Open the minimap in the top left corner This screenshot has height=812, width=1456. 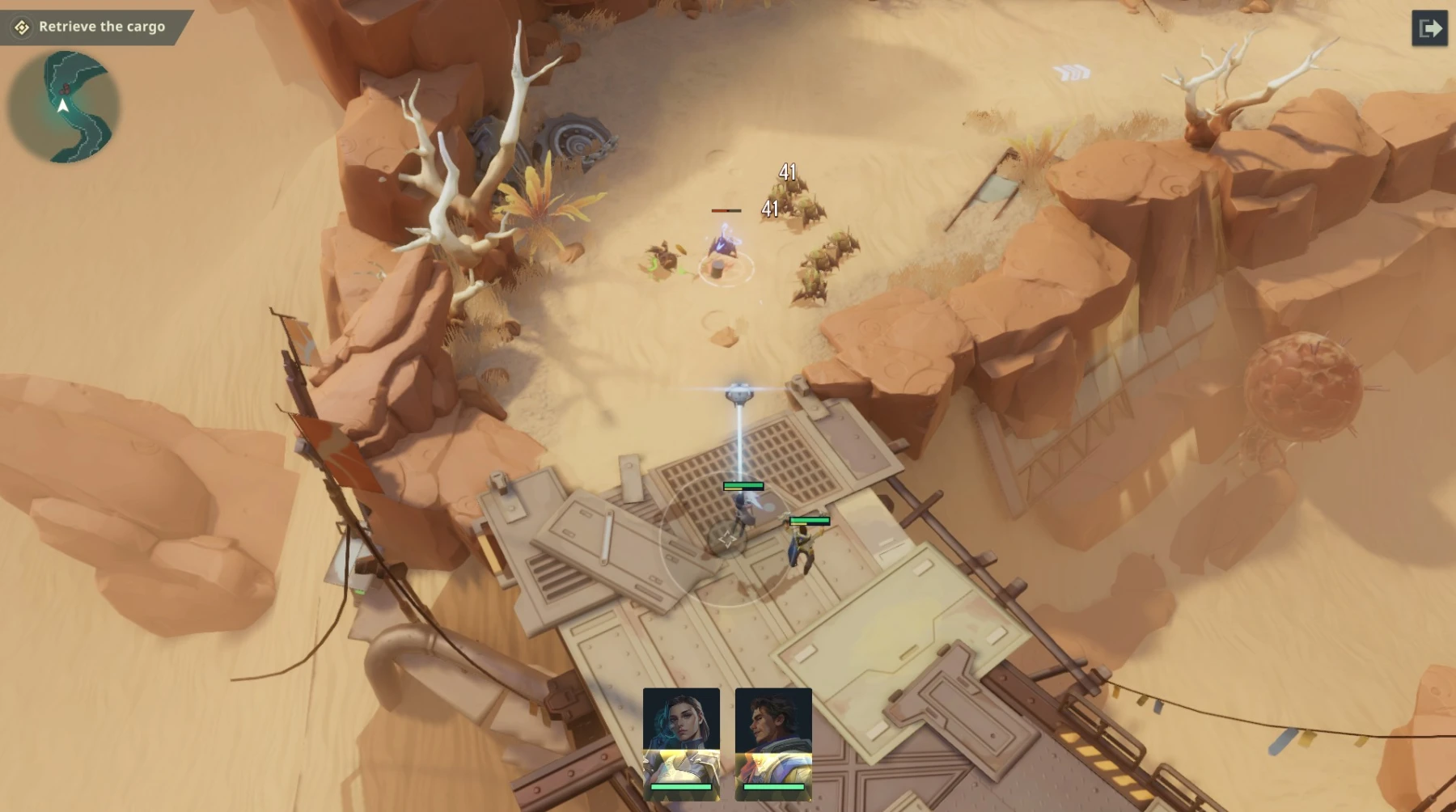tap(63, 105)
